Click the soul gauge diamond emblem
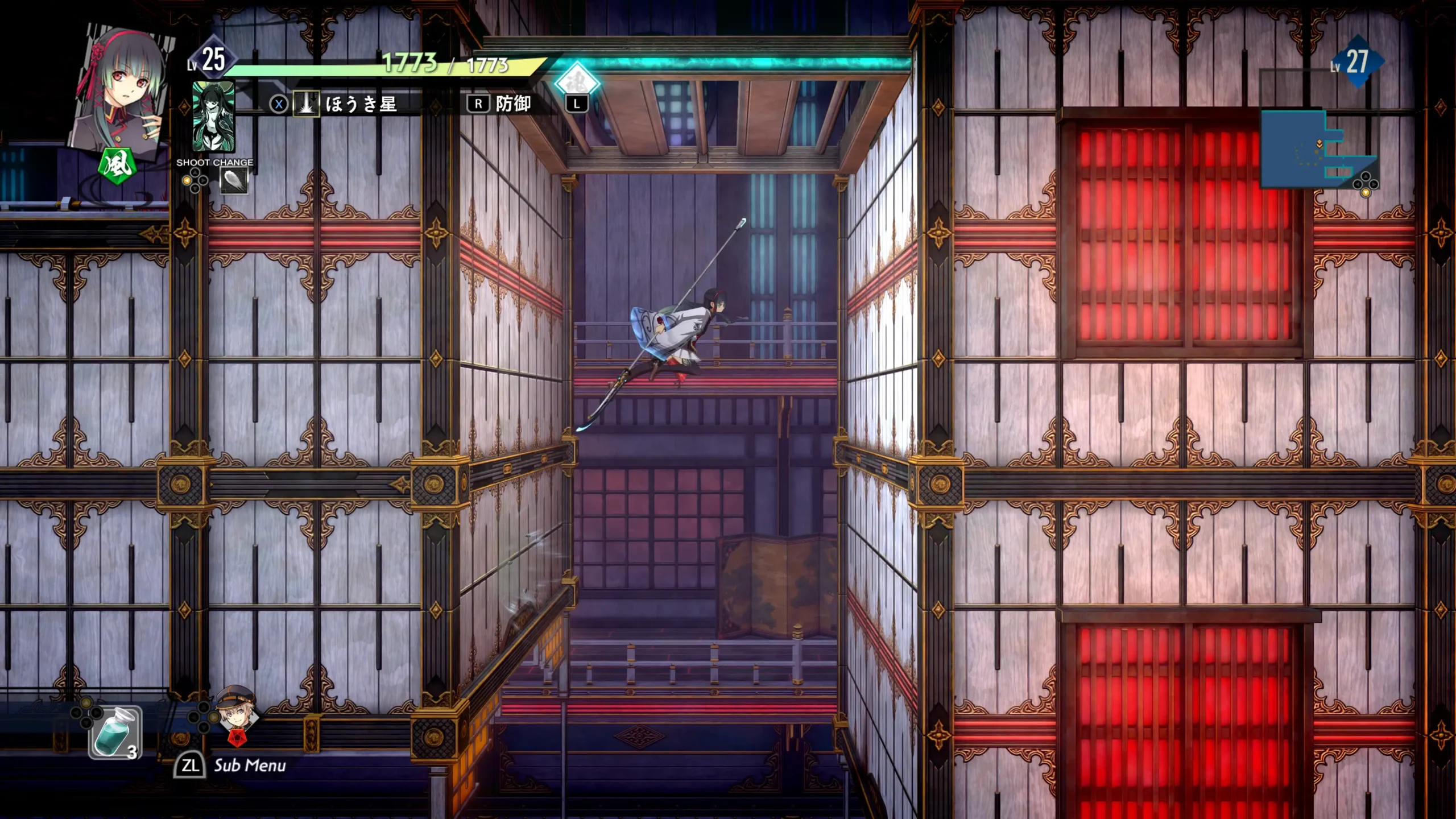 pyautogui.click(x=577, y=82)
